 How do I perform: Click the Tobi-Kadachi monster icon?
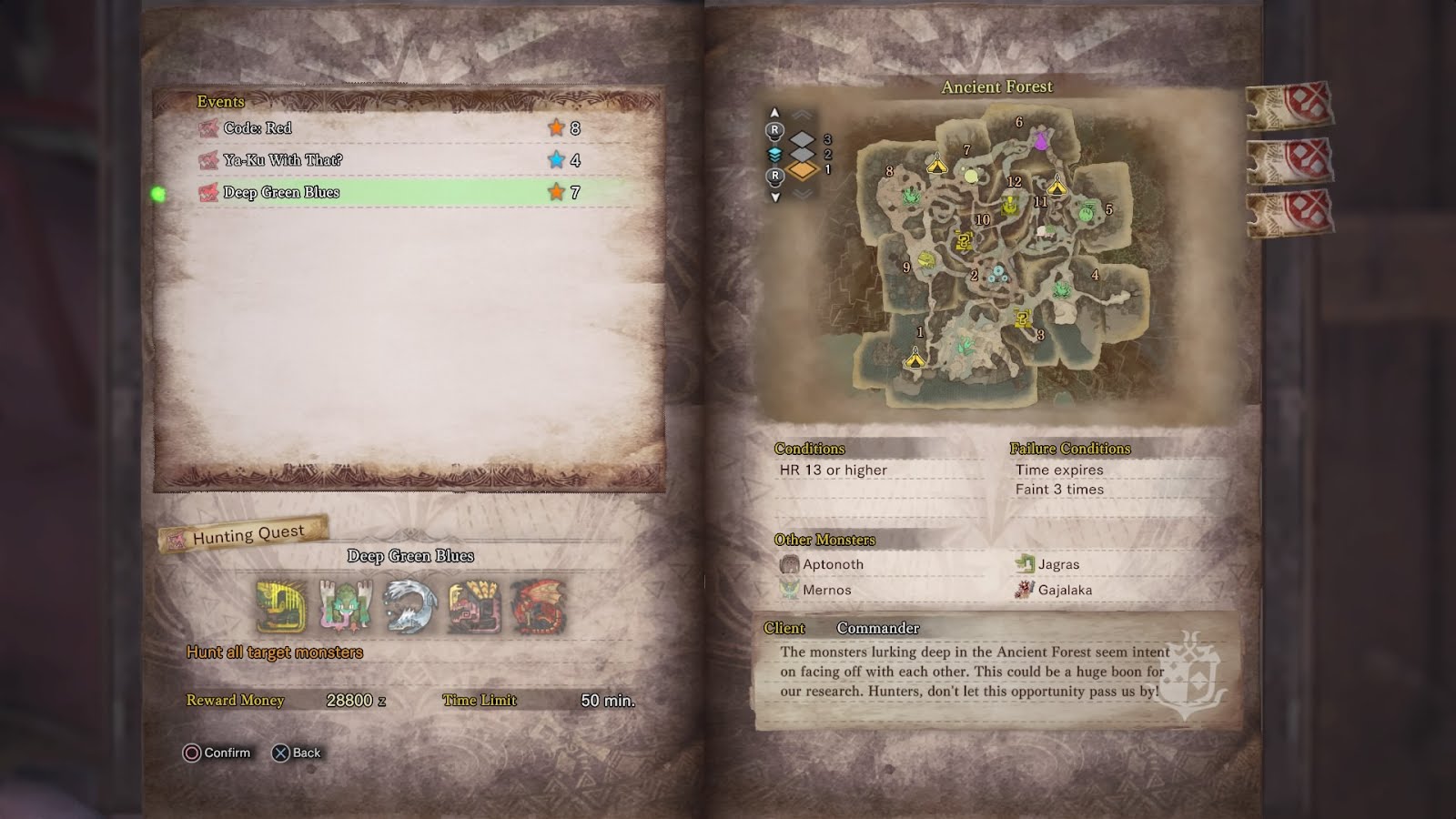point(411,602)
